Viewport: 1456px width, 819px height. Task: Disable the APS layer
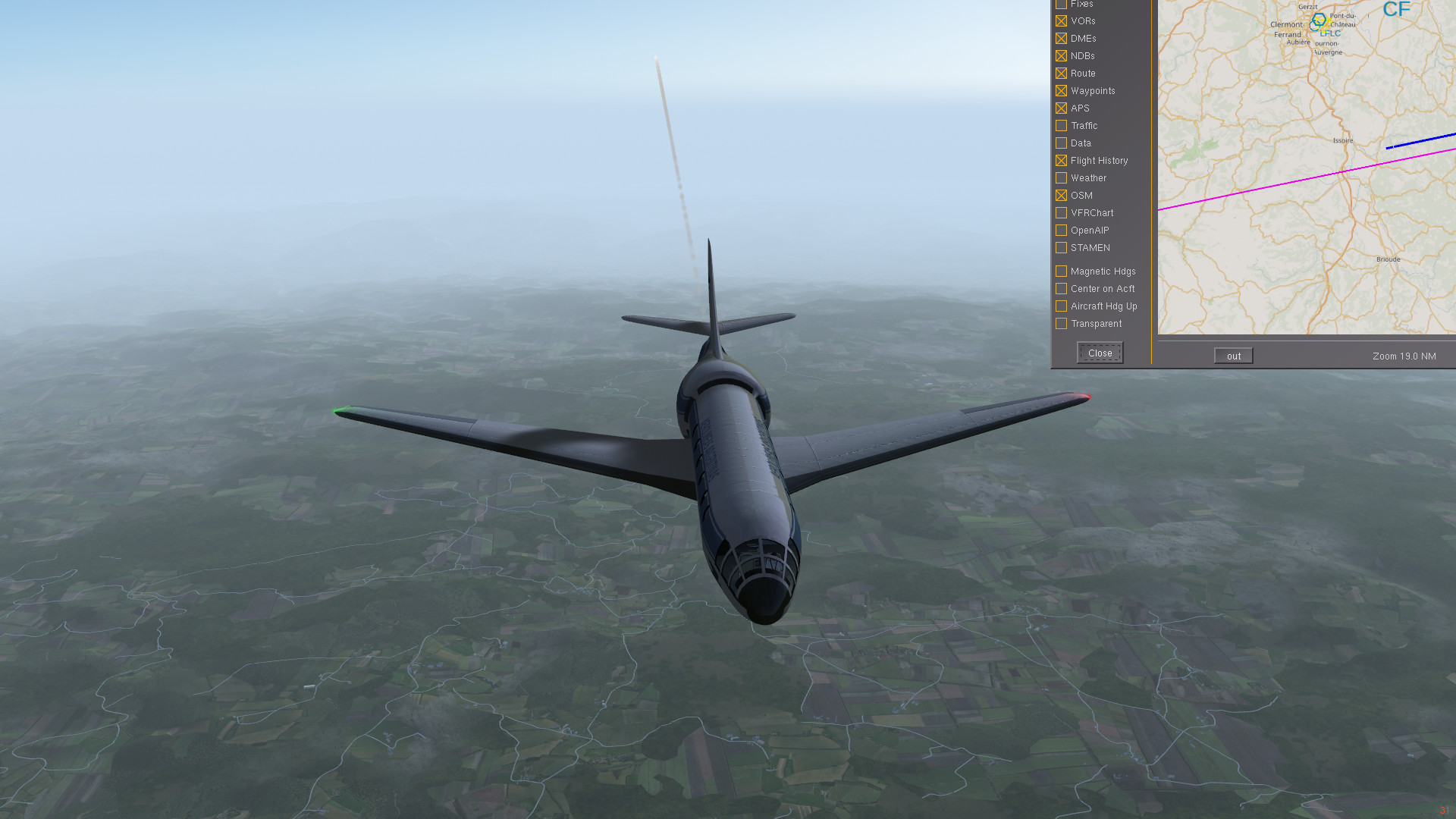1061,108
